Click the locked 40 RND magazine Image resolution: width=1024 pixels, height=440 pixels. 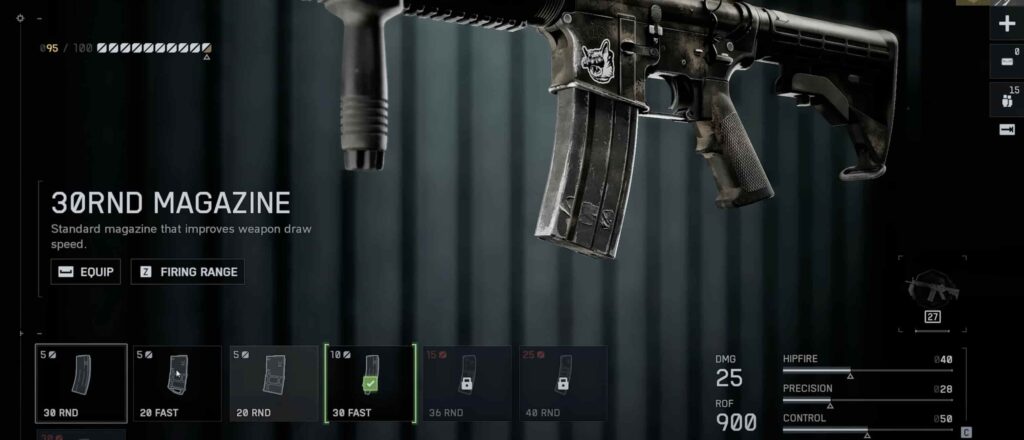point(563,384)
